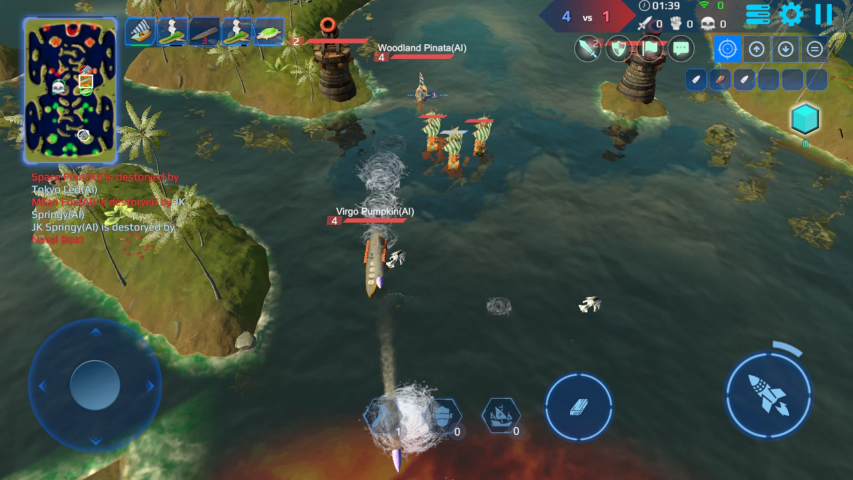Tap the virtual movement joystick
Image resolution: width=853 pixels, height=480 pixels.
95,383
